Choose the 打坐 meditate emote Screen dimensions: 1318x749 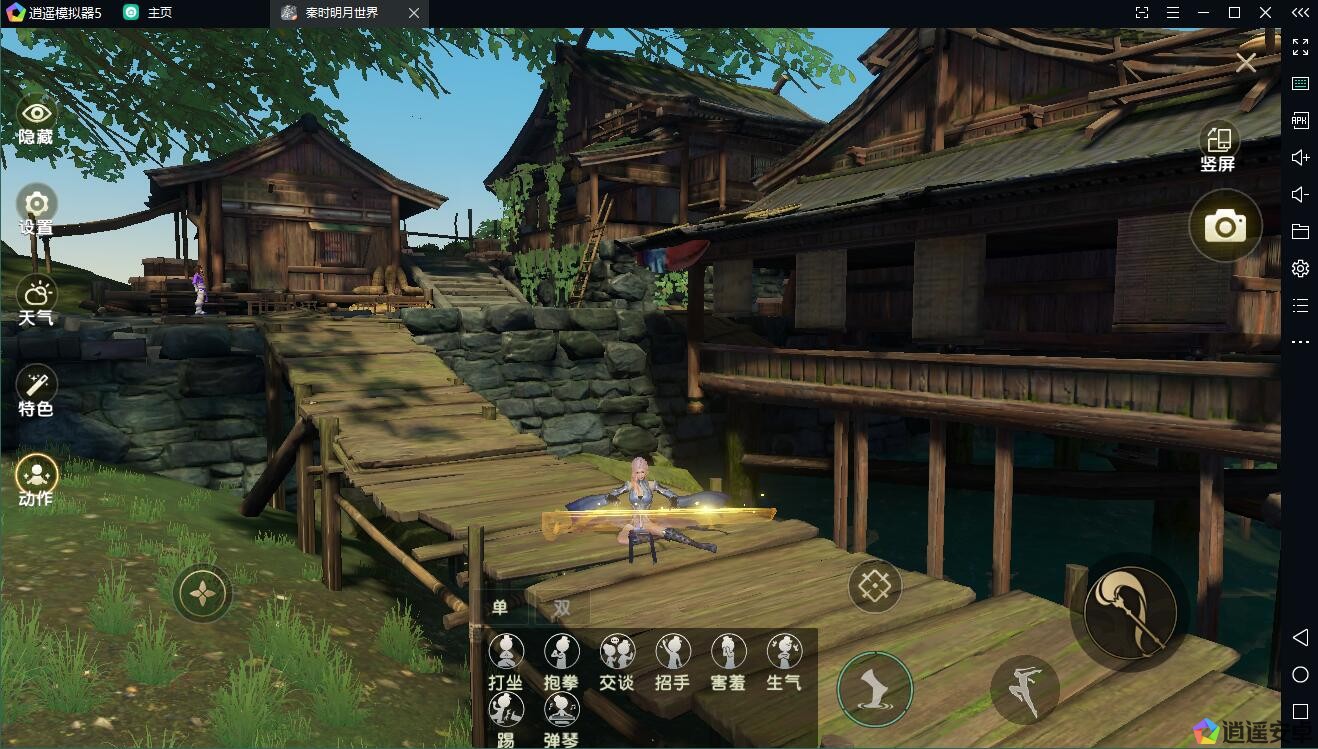506,661
